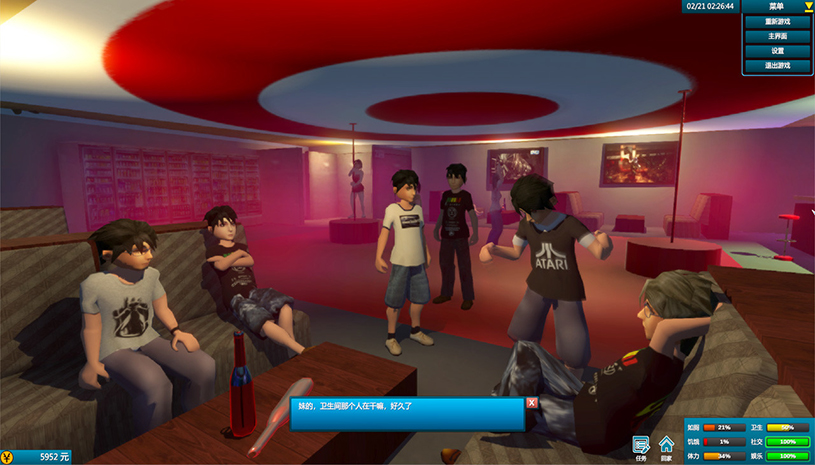The image size is (815, 465).
Task: Choose 重新游戏 to restart the game
Action: coord(777,21)
